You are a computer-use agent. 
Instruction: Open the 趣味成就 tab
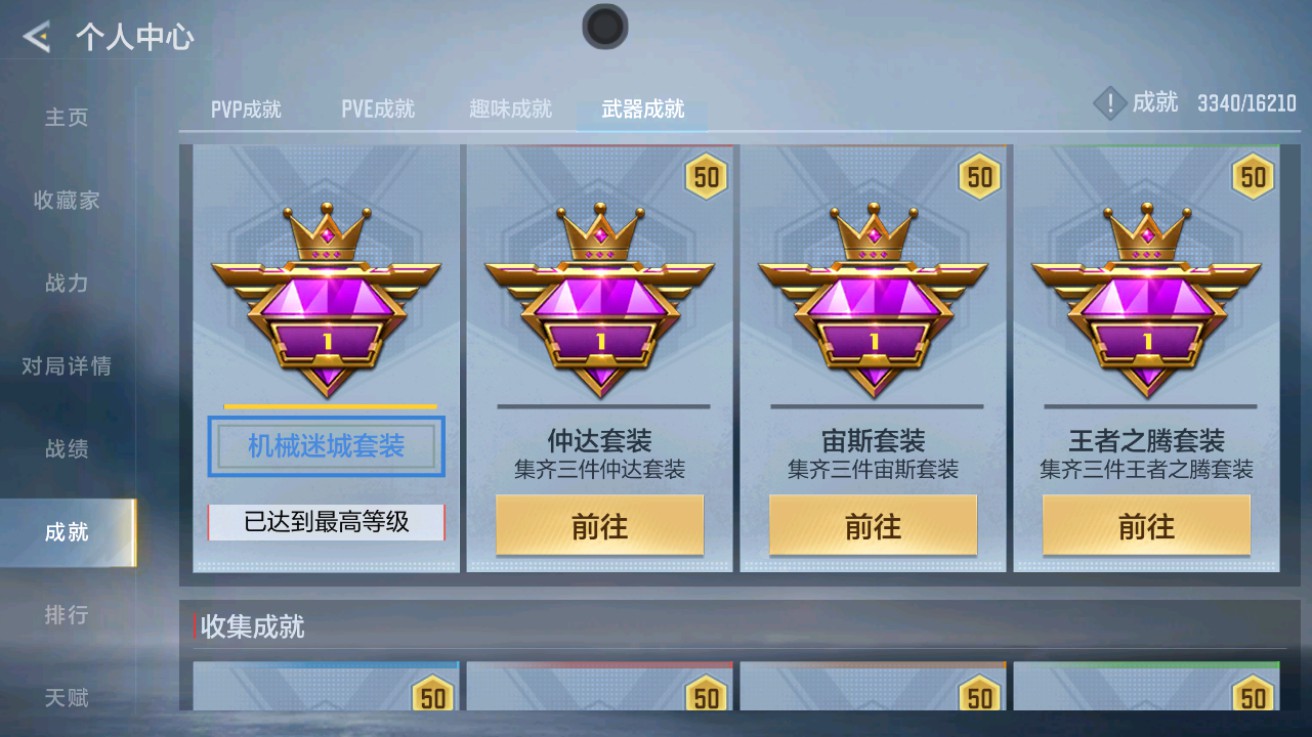510,110
